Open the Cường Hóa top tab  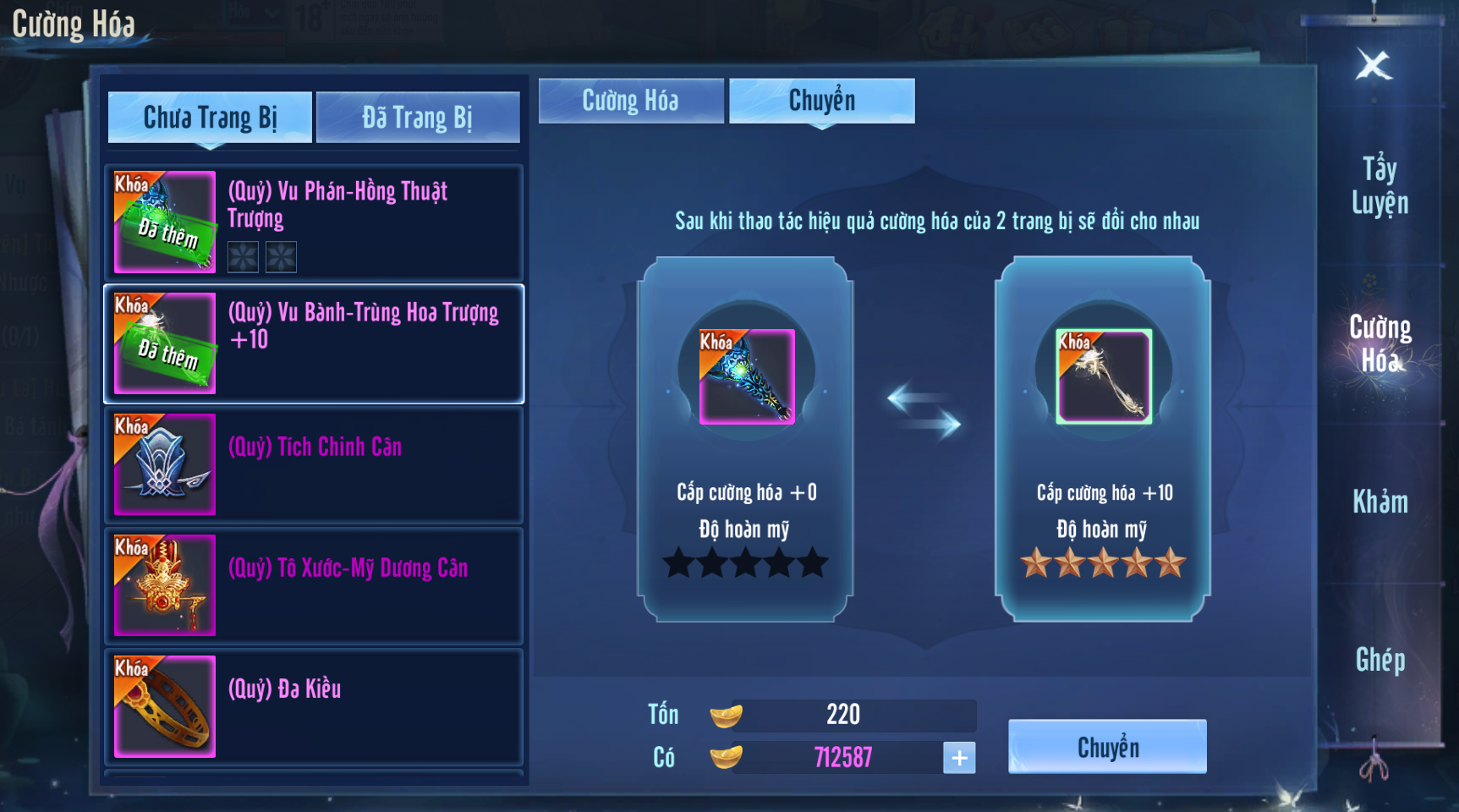631,101
